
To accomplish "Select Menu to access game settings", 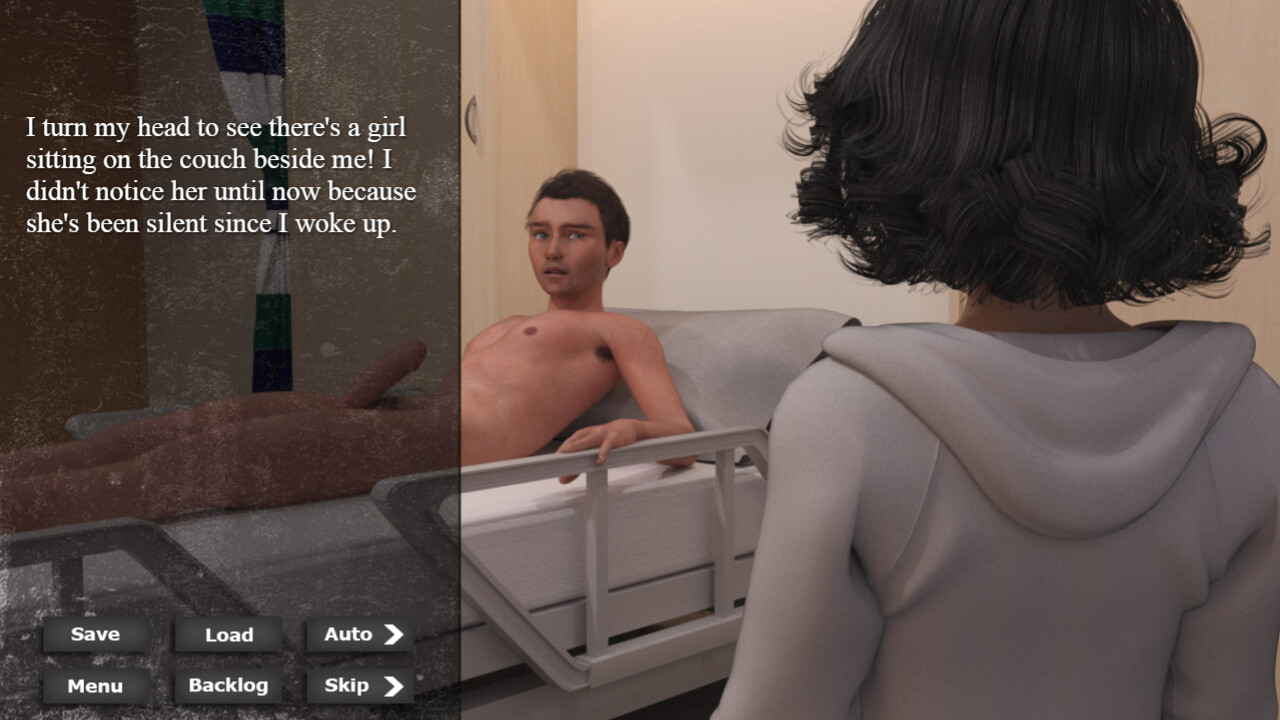I will 94,686.
